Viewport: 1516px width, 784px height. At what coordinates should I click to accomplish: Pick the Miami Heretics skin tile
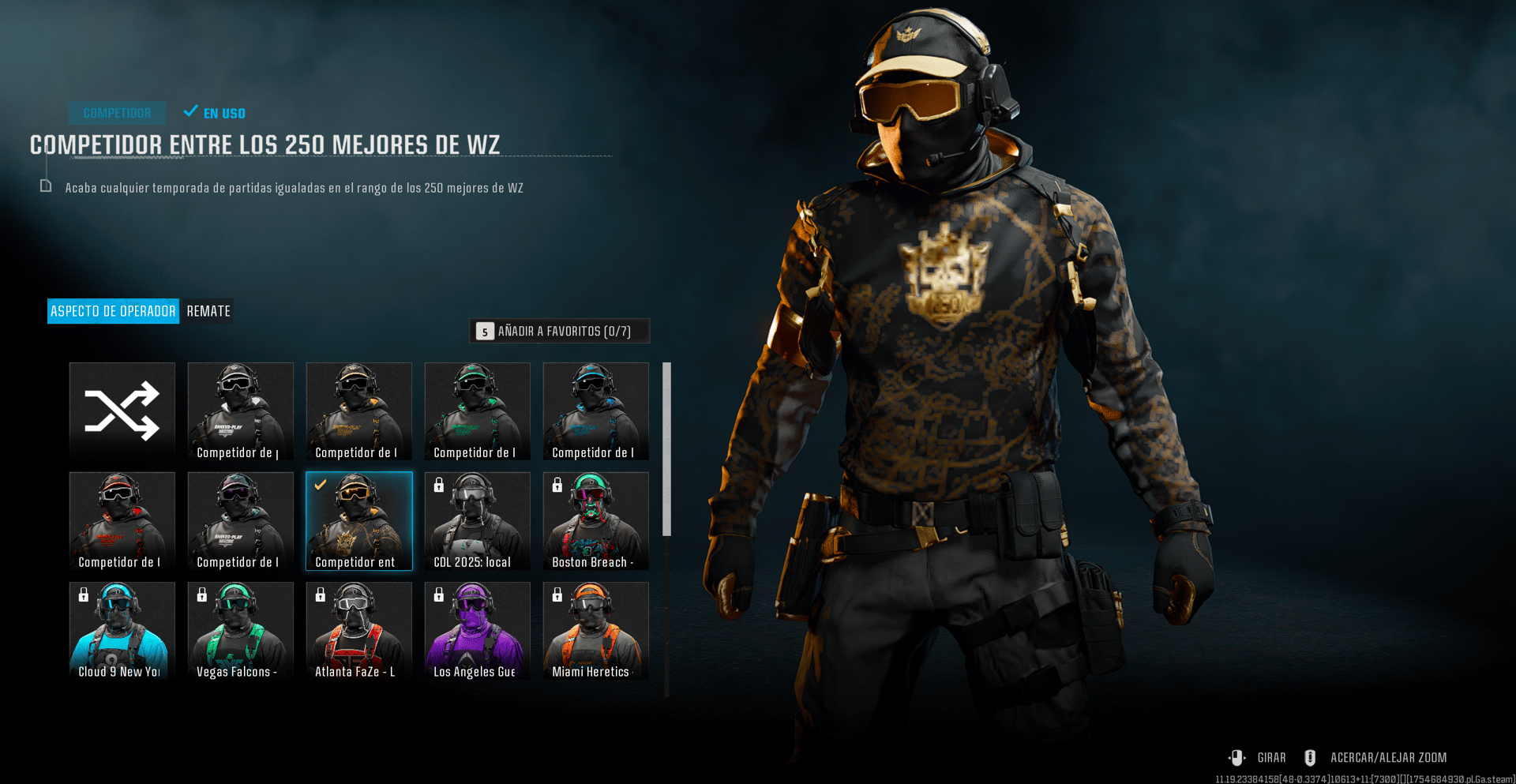[x=596, y=631]
